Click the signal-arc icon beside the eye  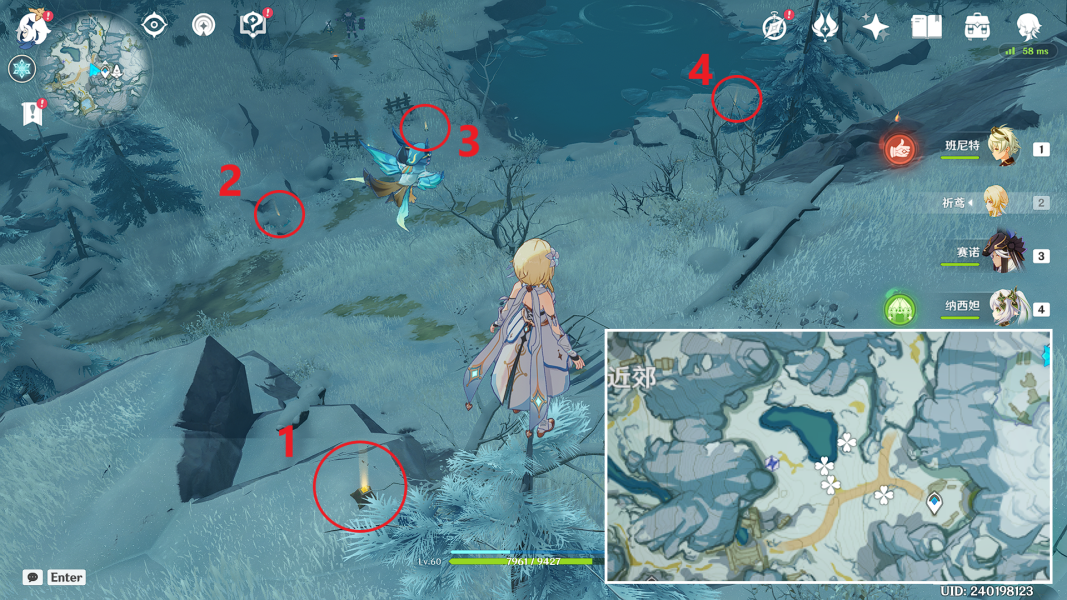(204, 25)
